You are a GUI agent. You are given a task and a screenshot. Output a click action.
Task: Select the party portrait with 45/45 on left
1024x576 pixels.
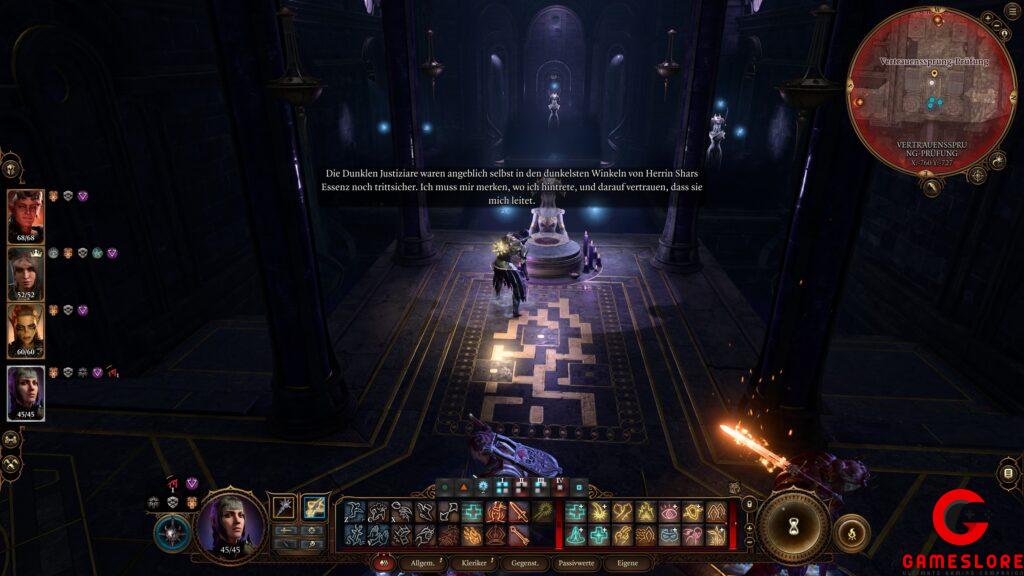pos(25,391)
